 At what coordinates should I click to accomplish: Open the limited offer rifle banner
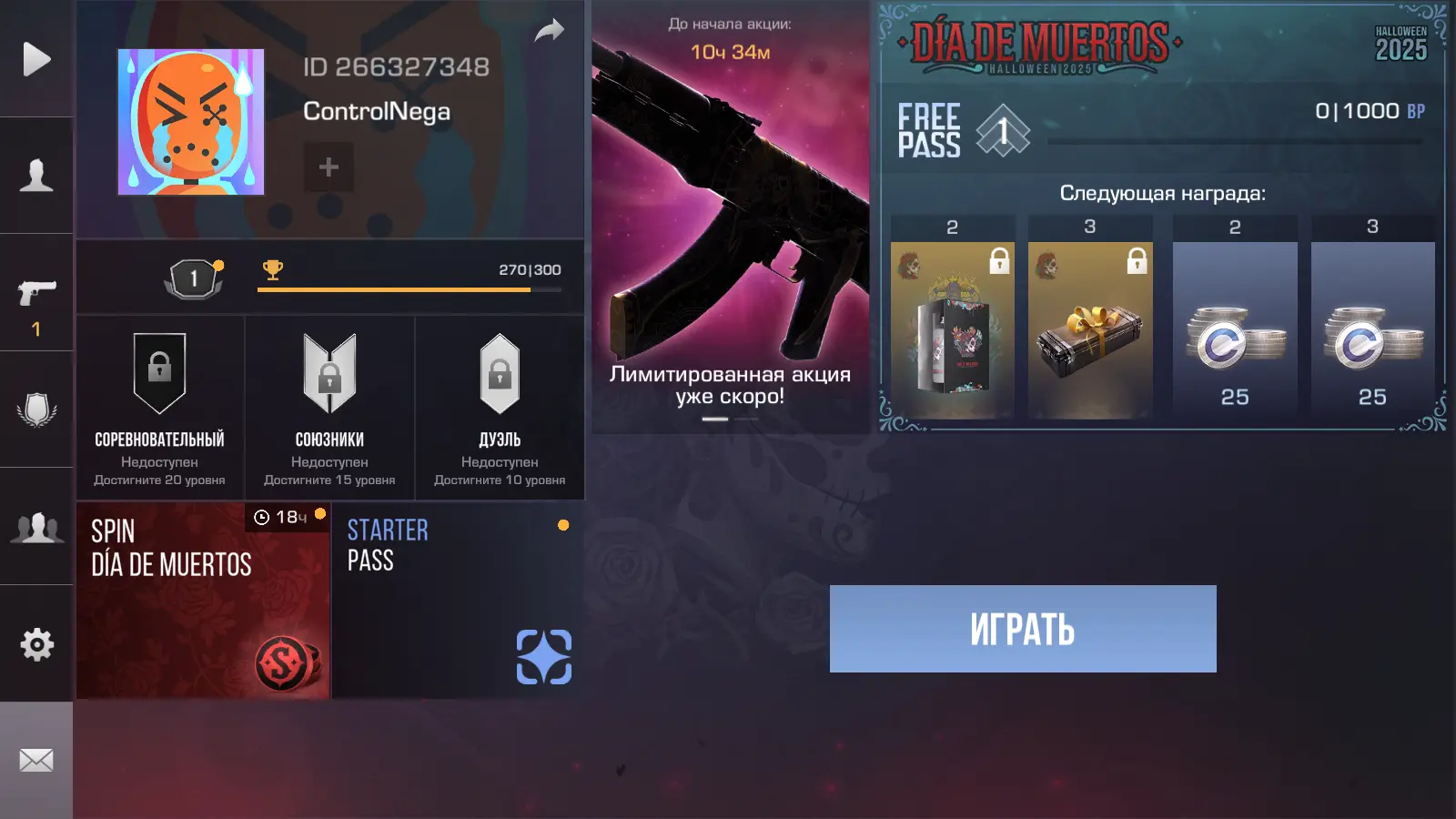tap(730, 218)
